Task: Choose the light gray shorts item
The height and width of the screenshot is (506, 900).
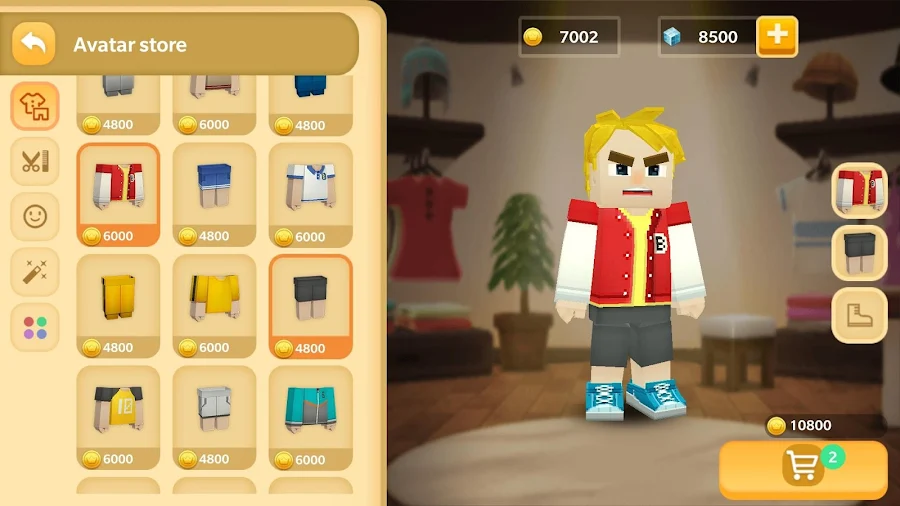Action: point(214,416)
